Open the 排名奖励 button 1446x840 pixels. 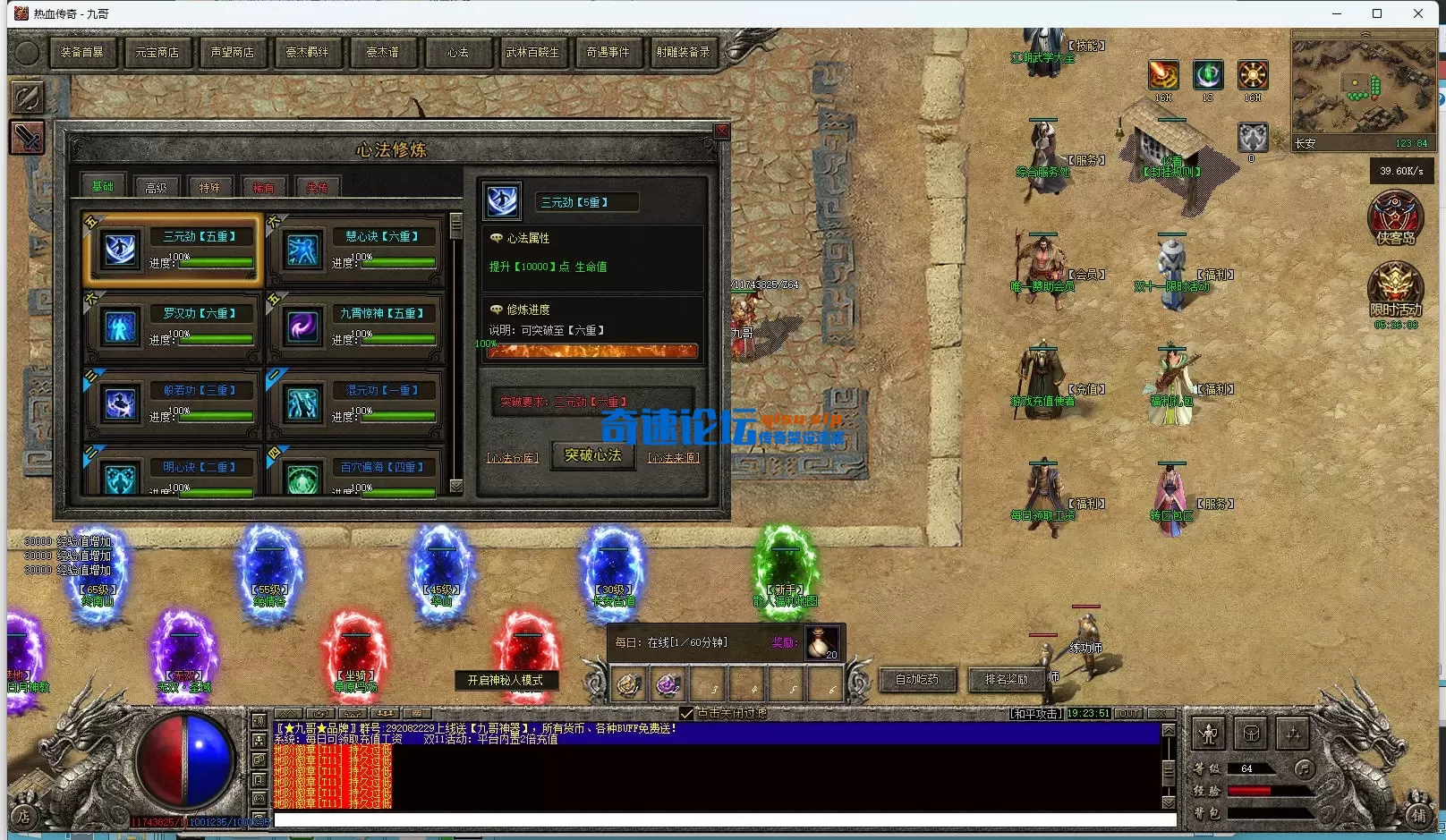1006,680
